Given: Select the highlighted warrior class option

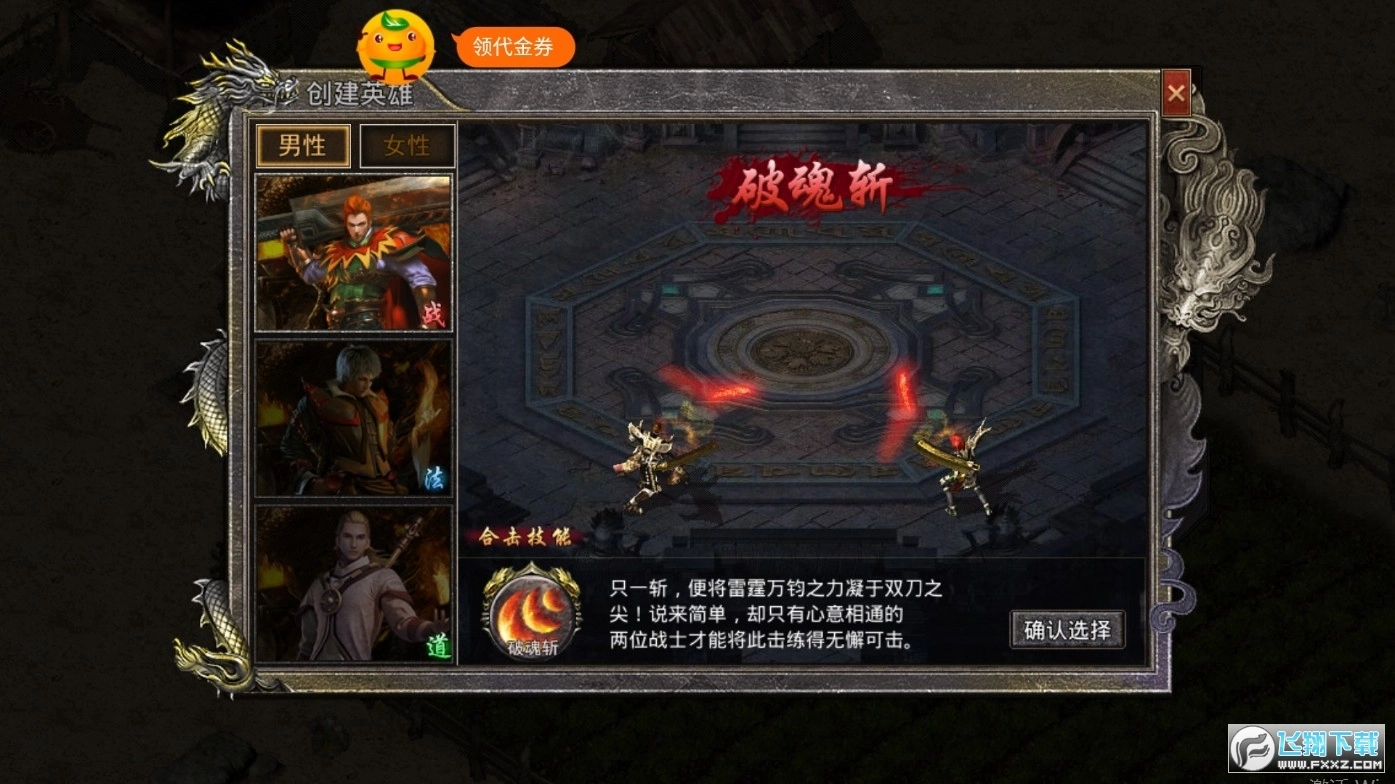Looking at the screenshot, I should pos(355,251).
